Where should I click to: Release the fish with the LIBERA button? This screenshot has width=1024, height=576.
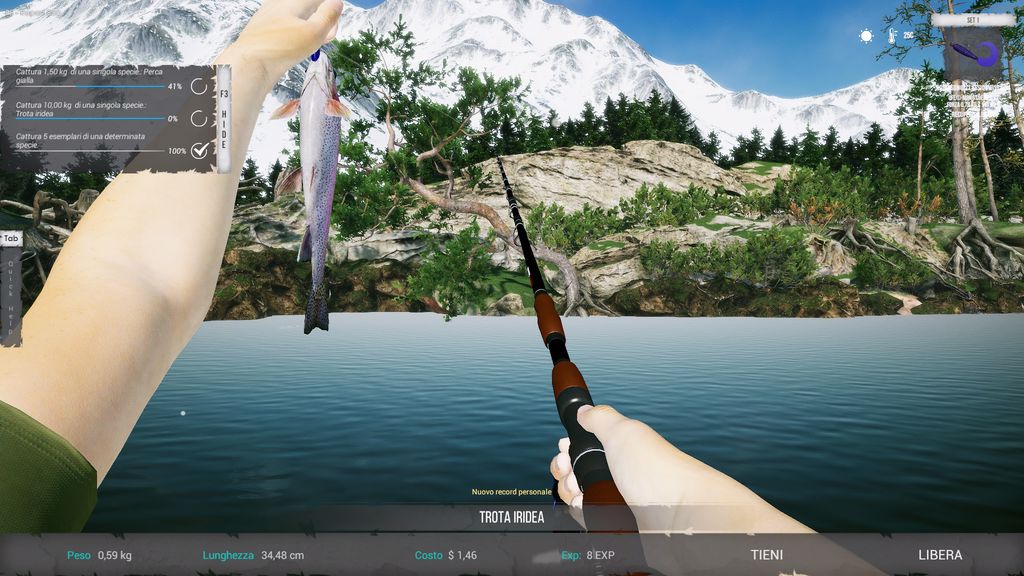(940, 555)
